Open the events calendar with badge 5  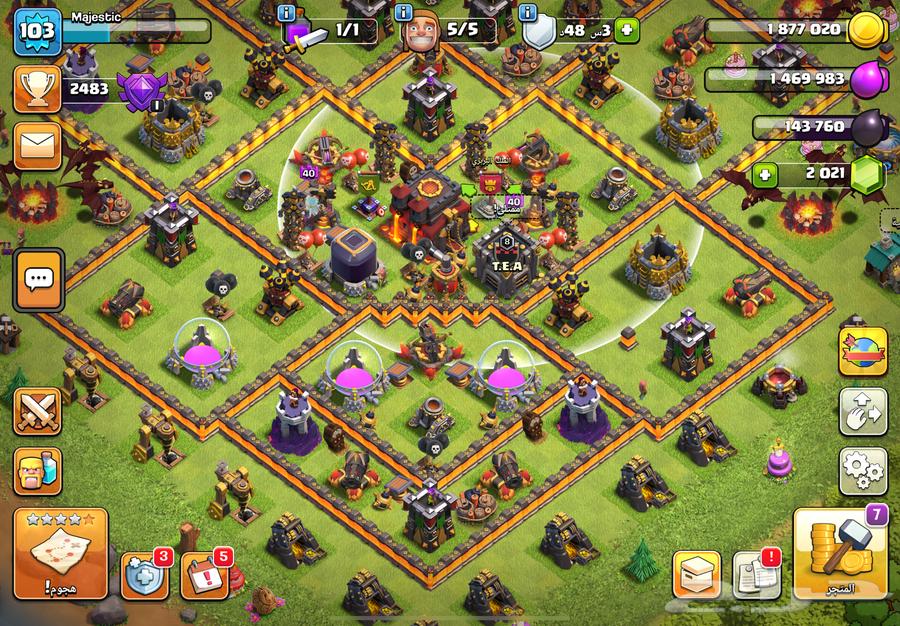[205, 575]
